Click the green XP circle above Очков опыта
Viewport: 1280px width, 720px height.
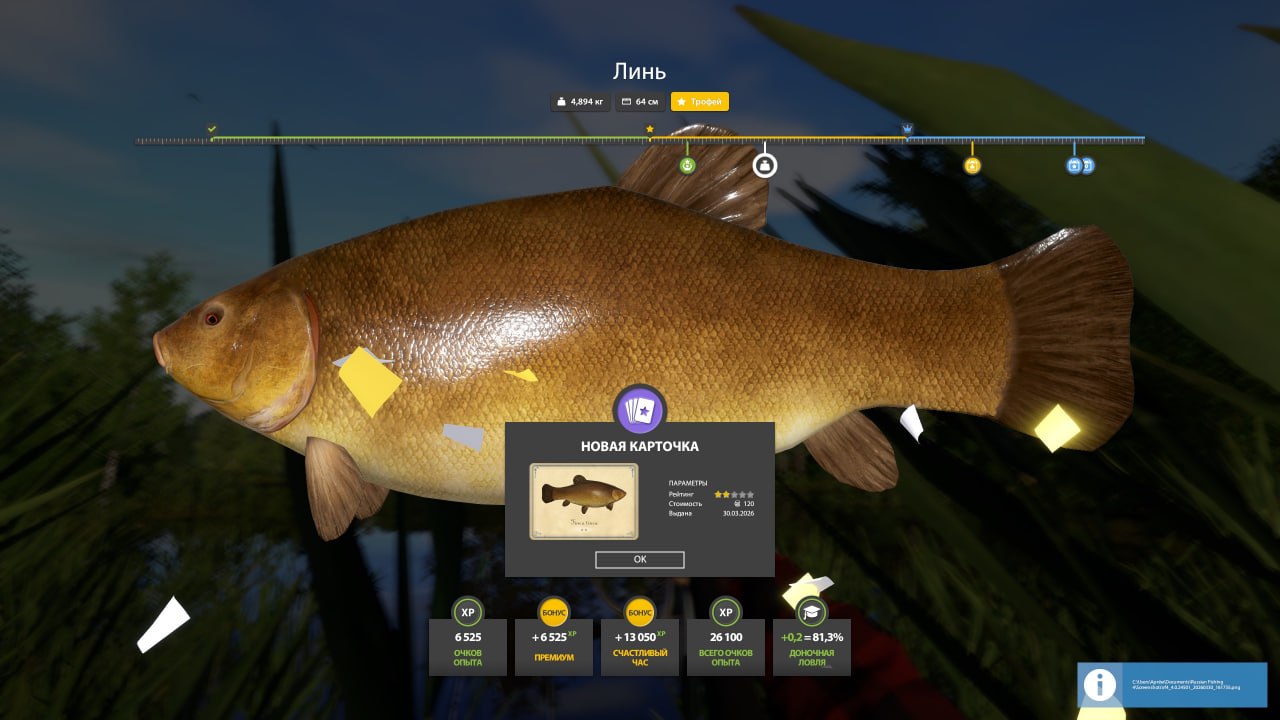click(x=466, y=613)
